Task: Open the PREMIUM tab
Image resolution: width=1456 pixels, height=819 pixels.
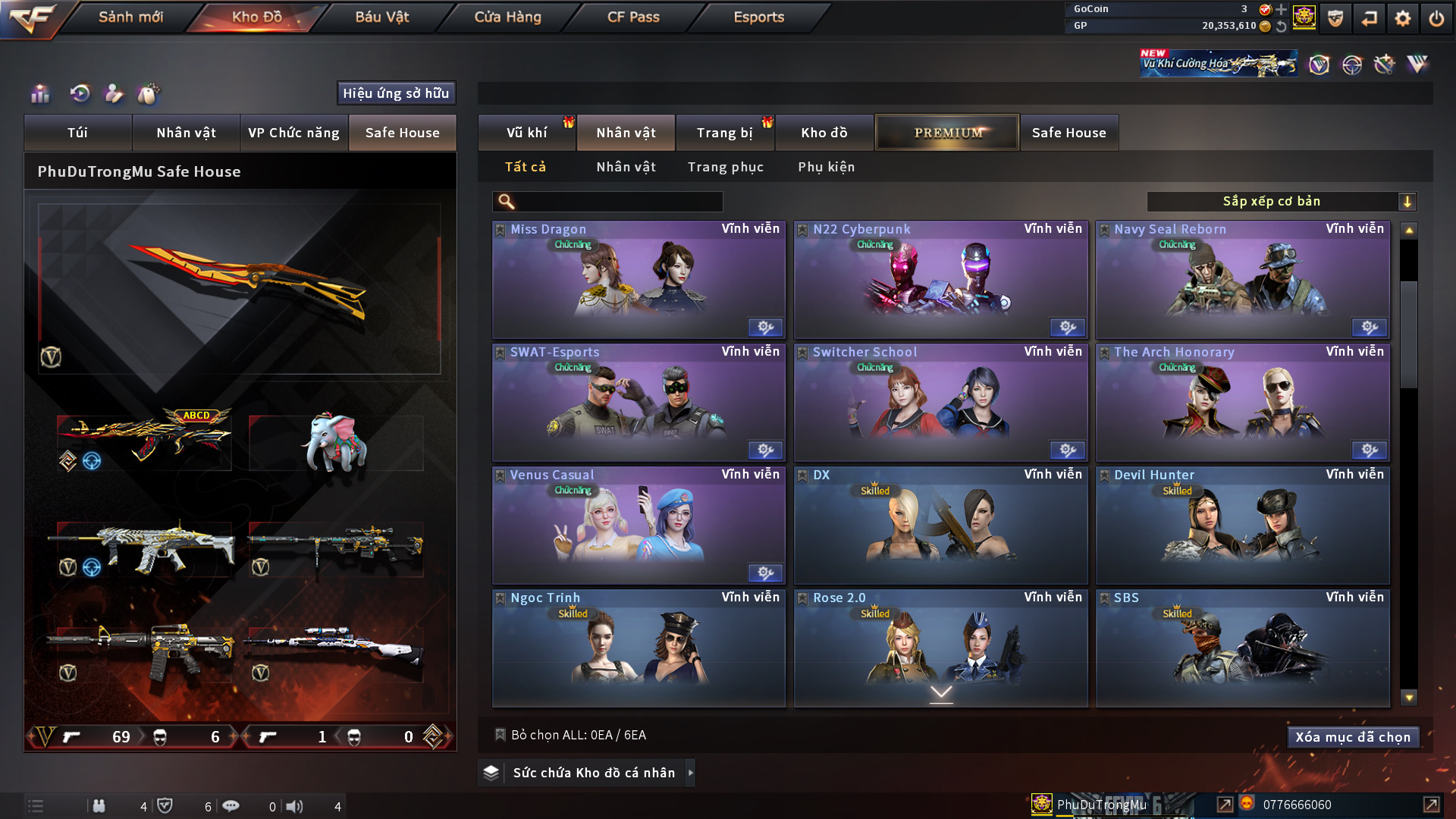Action: tap(947, 133)
